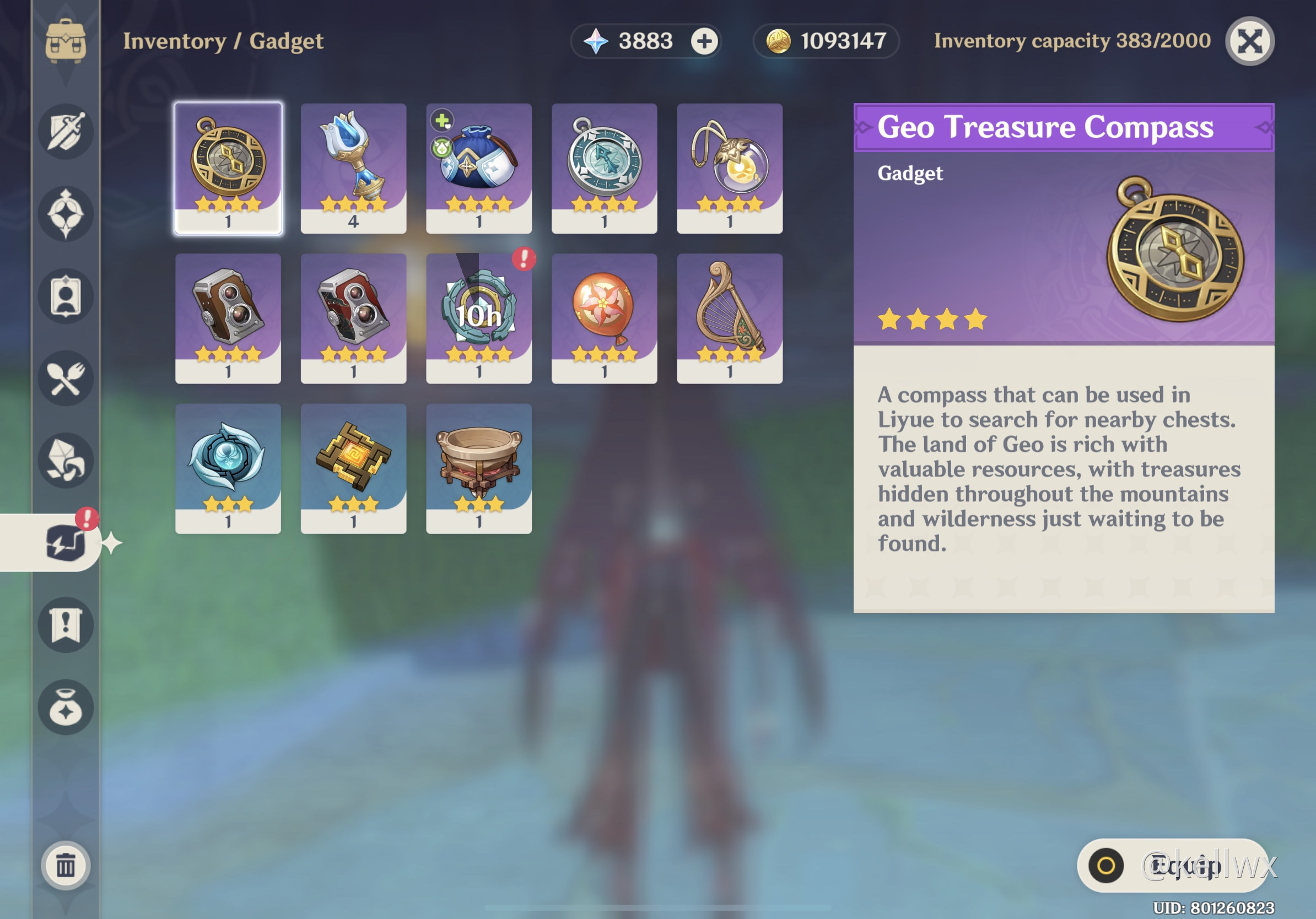Equip the Geo Treasure Compass
1316x919 pixels.
click(x=1172, y=865)
